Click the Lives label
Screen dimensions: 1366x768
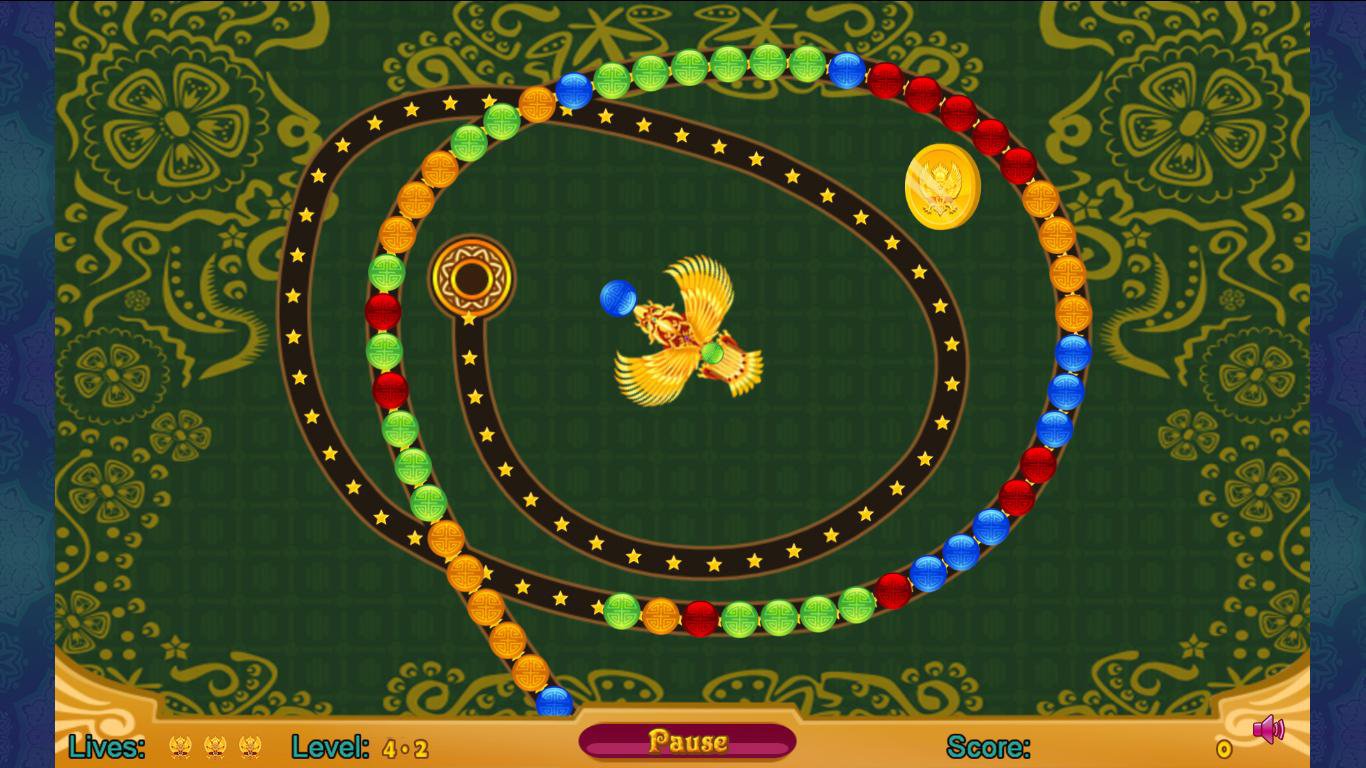104,744
